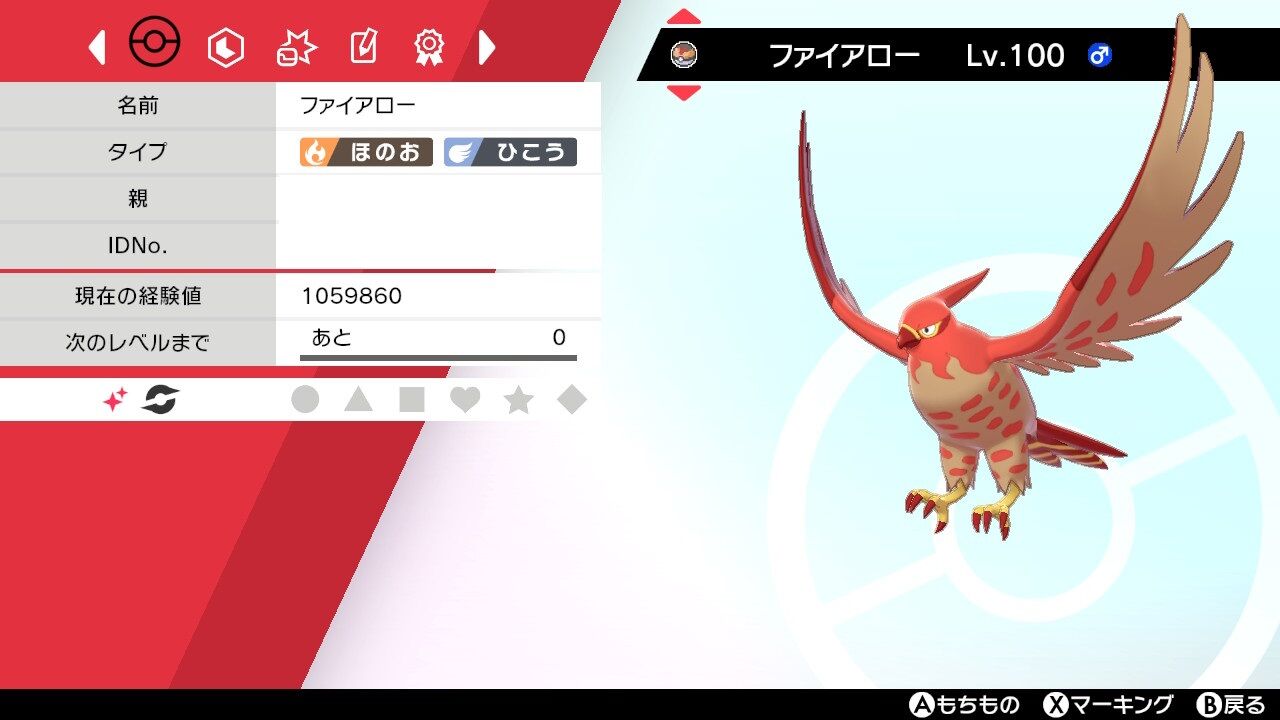Toggle the star marking

click(x=518, y=399)
